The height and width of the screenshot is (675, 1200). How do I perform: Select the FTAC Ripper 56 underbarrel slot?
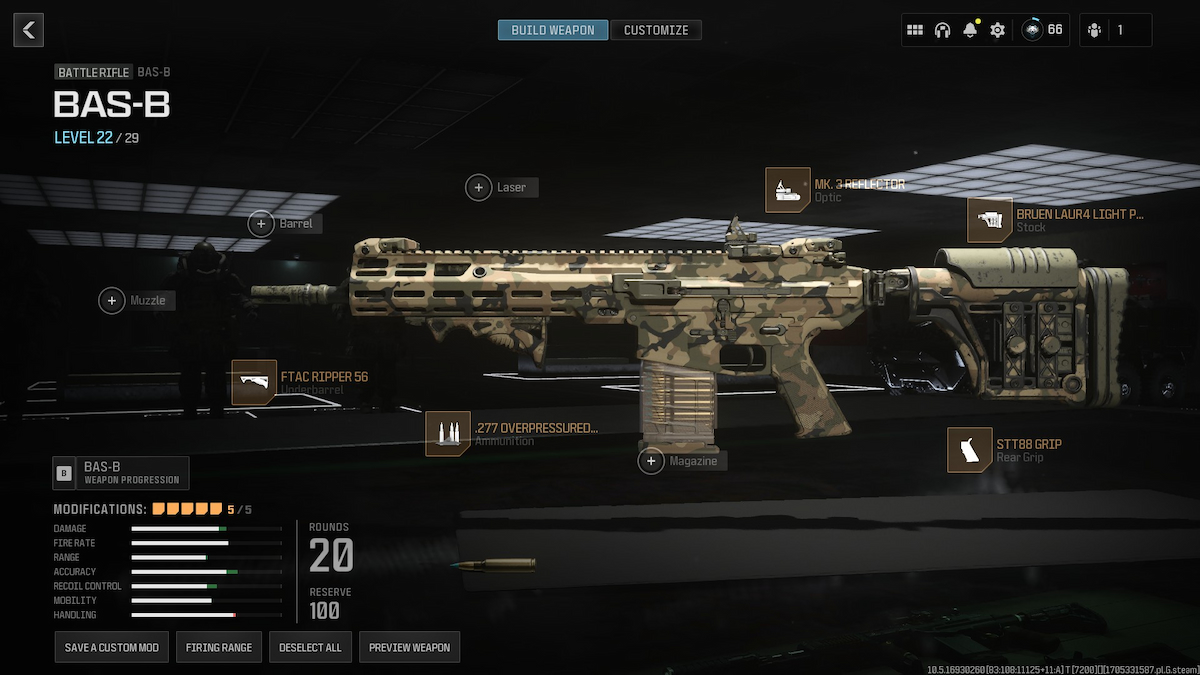[x=254, y=383]
